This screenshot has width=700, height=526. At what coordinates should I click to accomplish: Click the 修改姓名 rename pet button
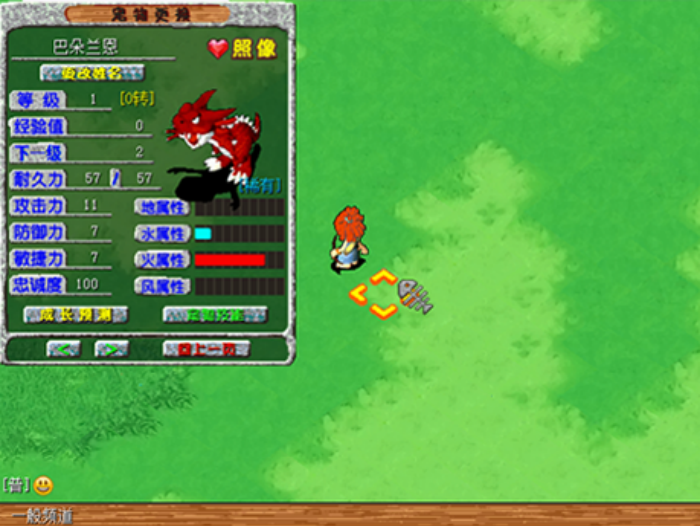92,73
